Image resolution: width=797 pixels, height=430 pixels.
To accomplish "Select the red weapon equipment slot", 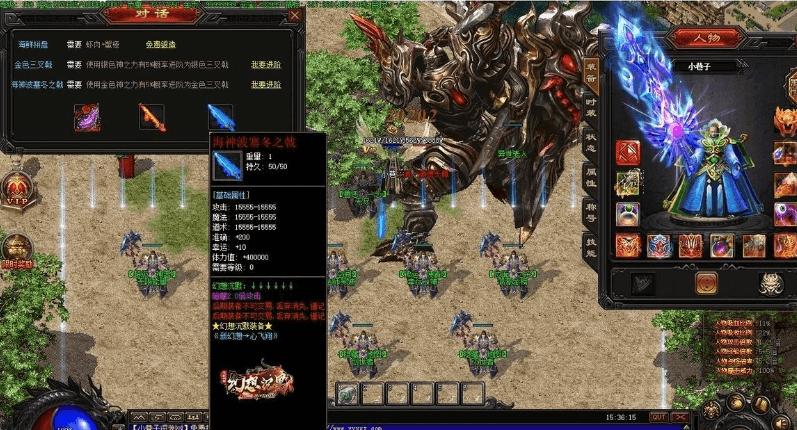I will [628, 153].
